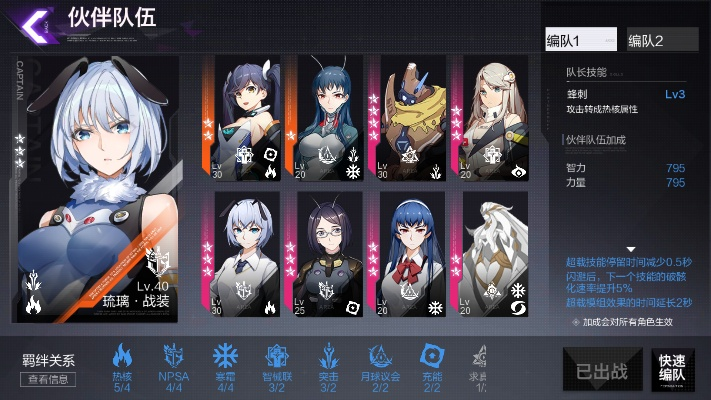Tap the 月球议会 bond icon
Screen dimensions: 711x400
coord(381,357)
